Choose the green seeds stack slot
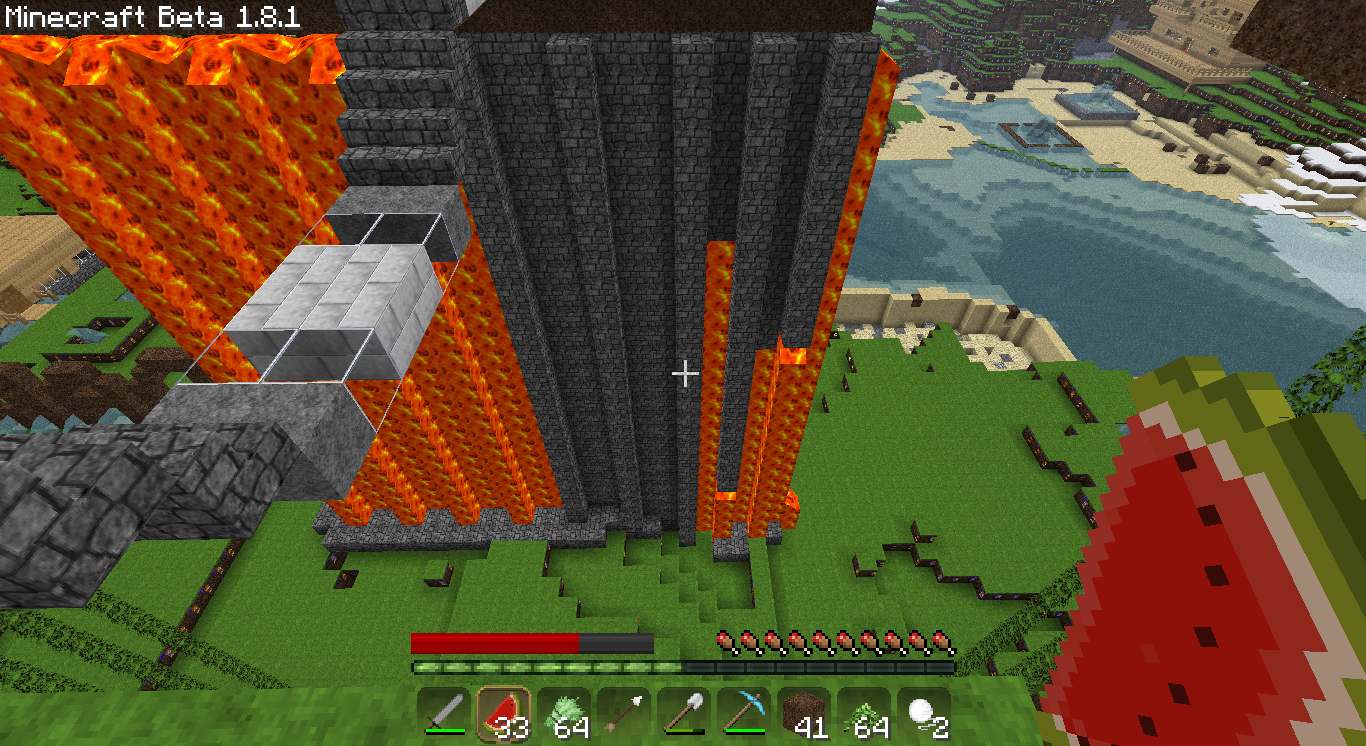 point(864,714)
